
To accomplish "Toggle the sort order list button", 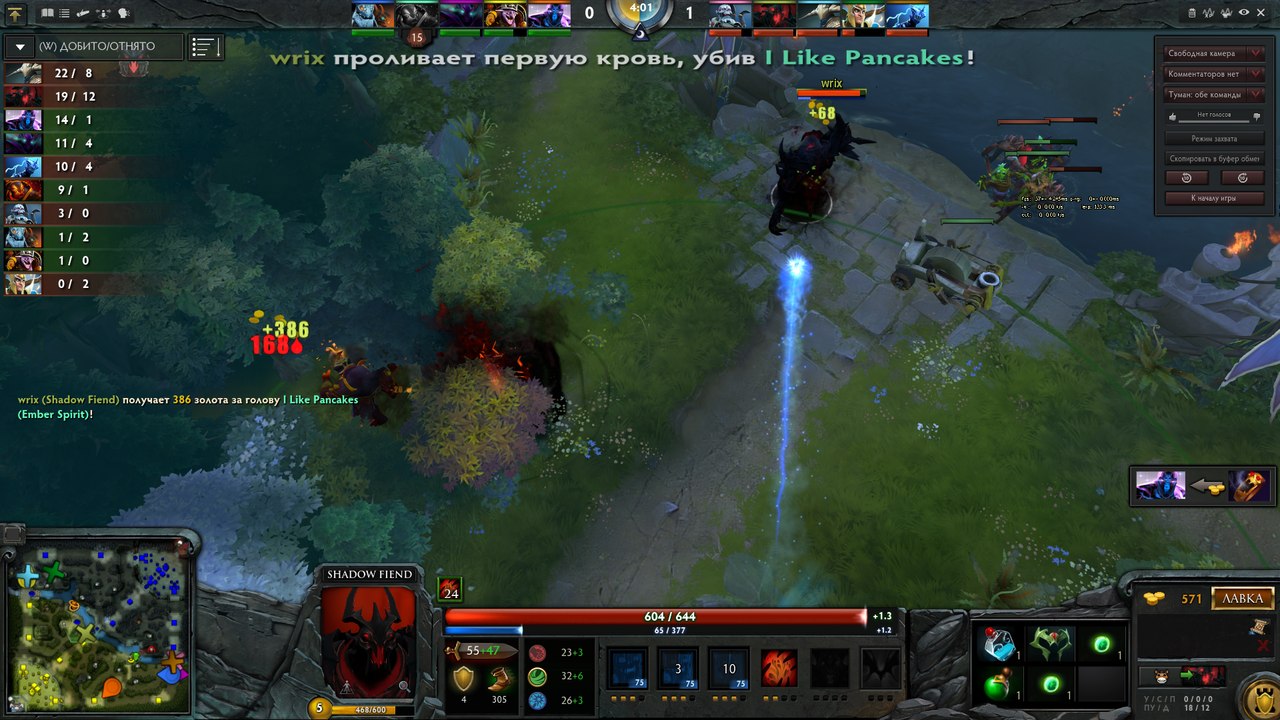I will (206, 47).
